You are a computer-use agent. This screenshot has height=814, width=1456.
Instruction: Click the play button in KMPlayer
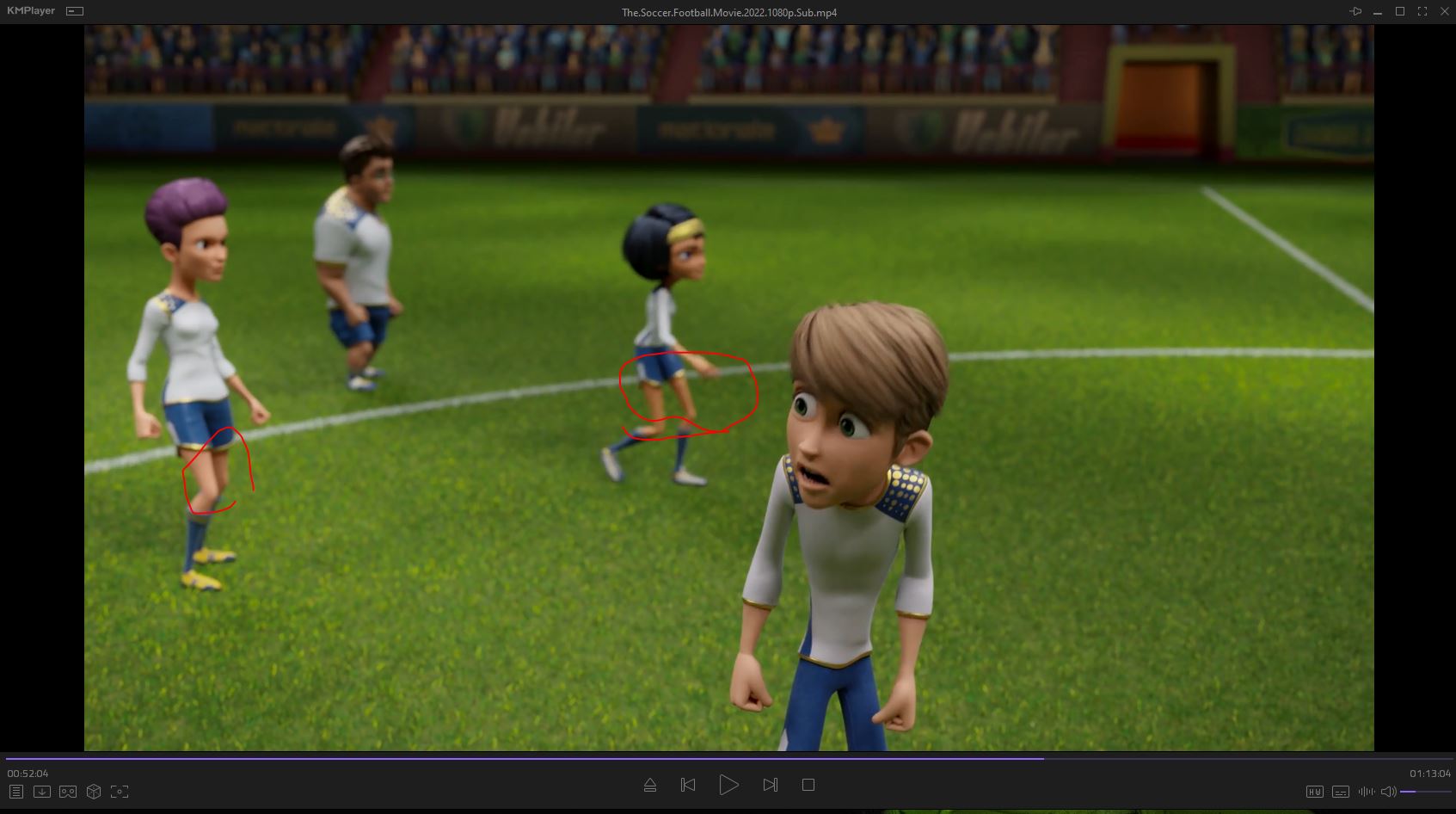coord(728,785)
